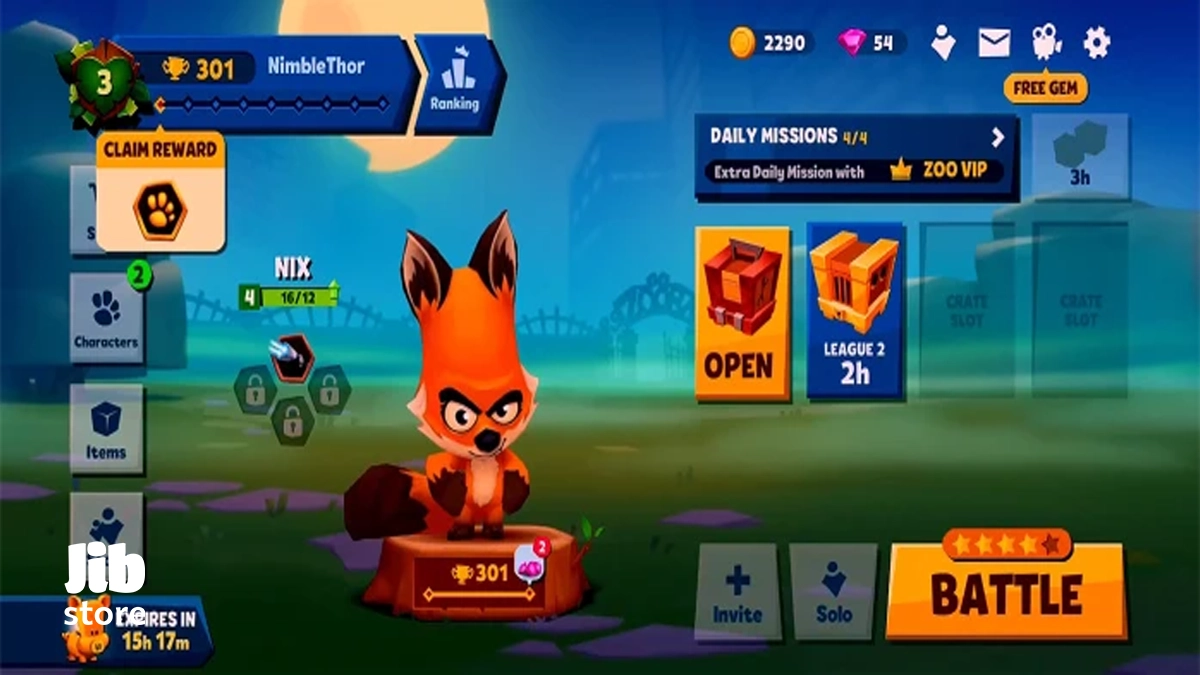Click the gold coin balance

tap(770, 42)
